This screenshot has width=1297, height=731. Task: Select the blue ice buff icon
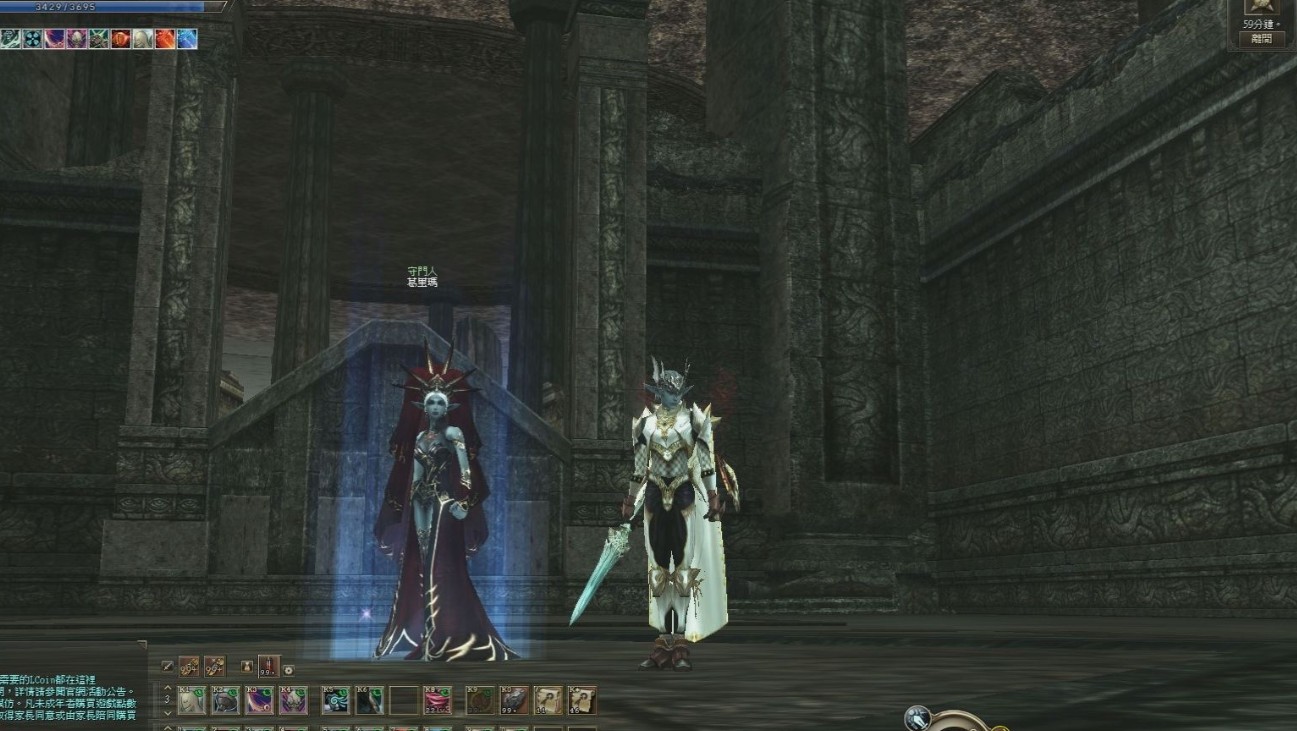click(187, 39)
